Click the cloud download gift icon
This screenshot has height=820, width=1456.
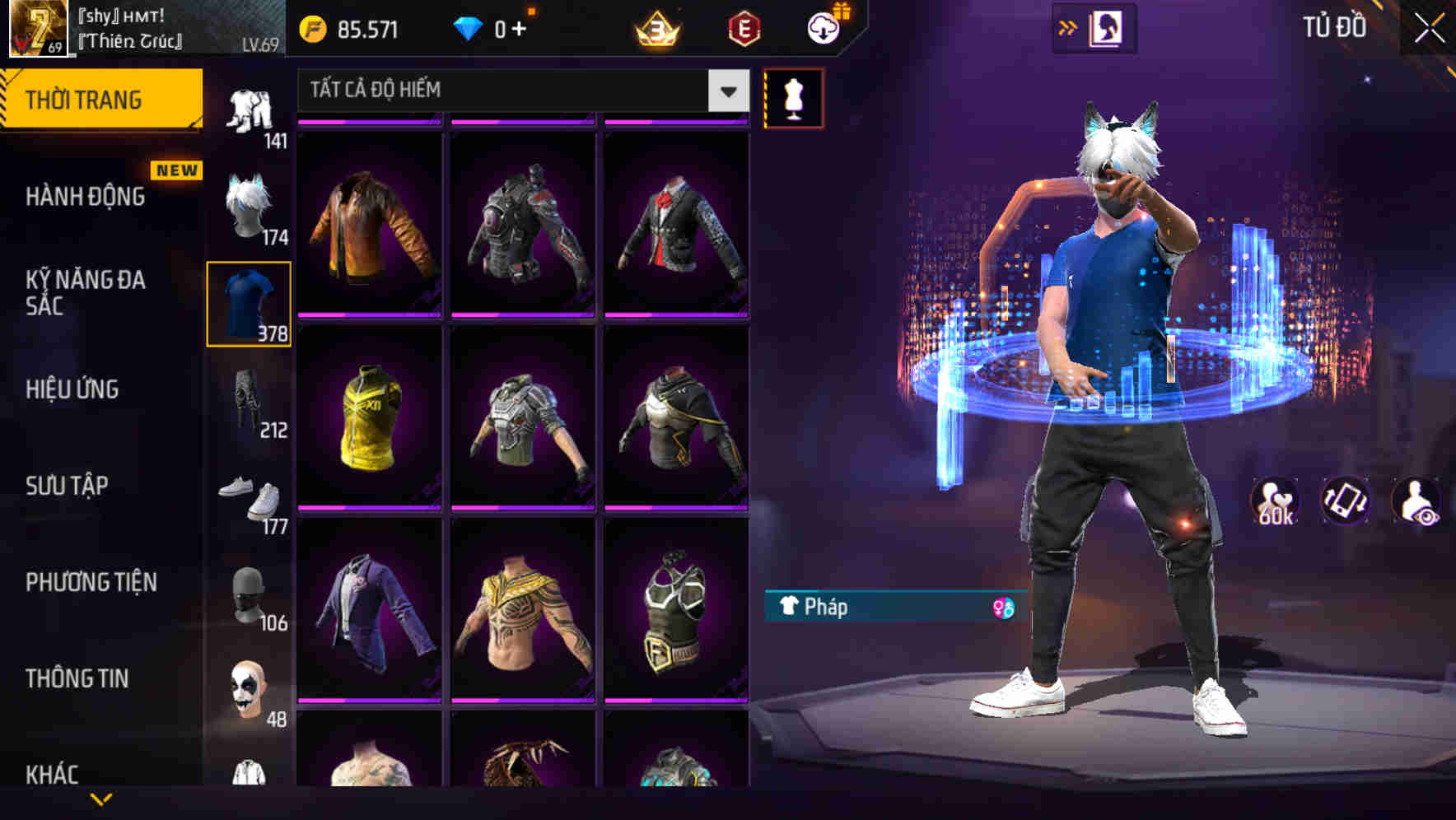[823, 27]
